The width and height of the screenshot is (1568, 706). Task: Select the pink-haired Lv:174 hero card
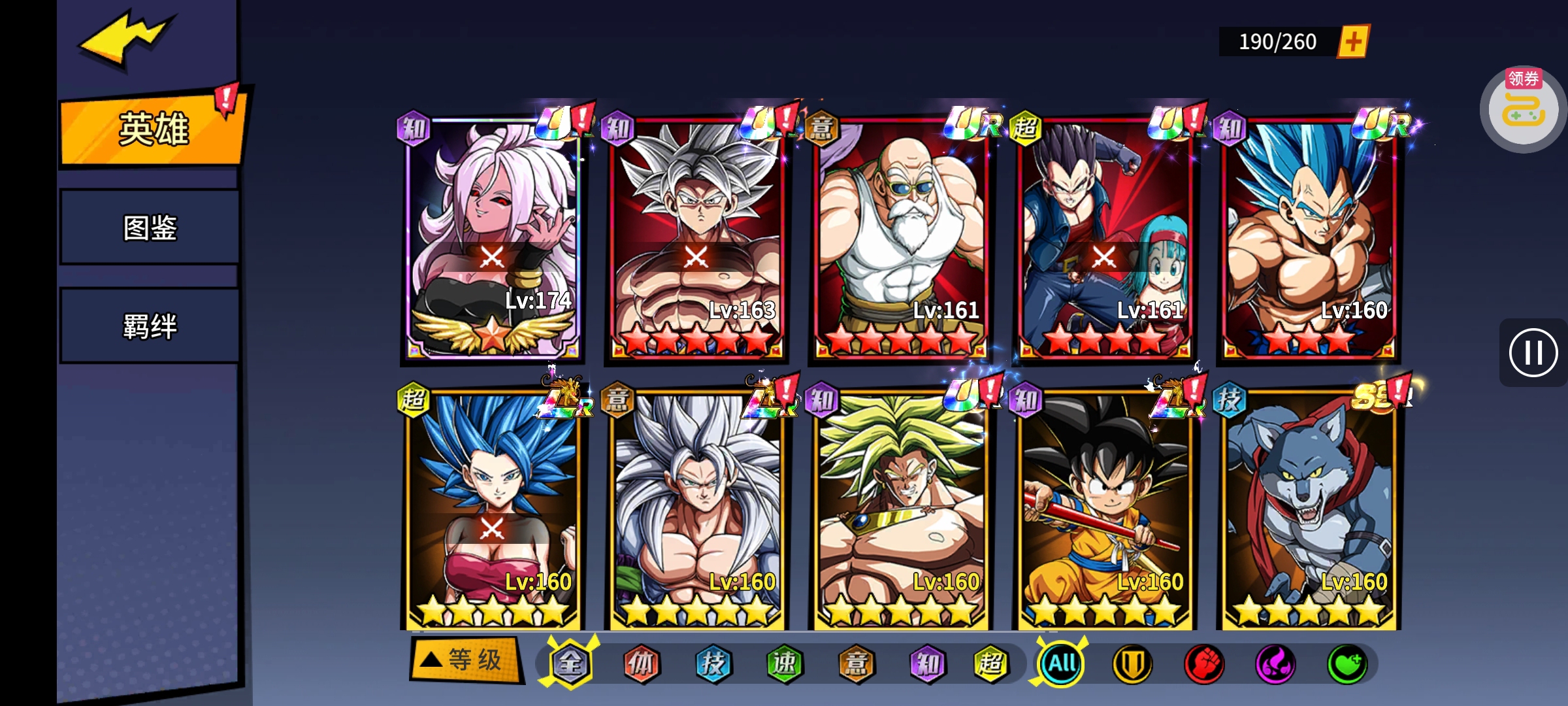tap(492, 239)
